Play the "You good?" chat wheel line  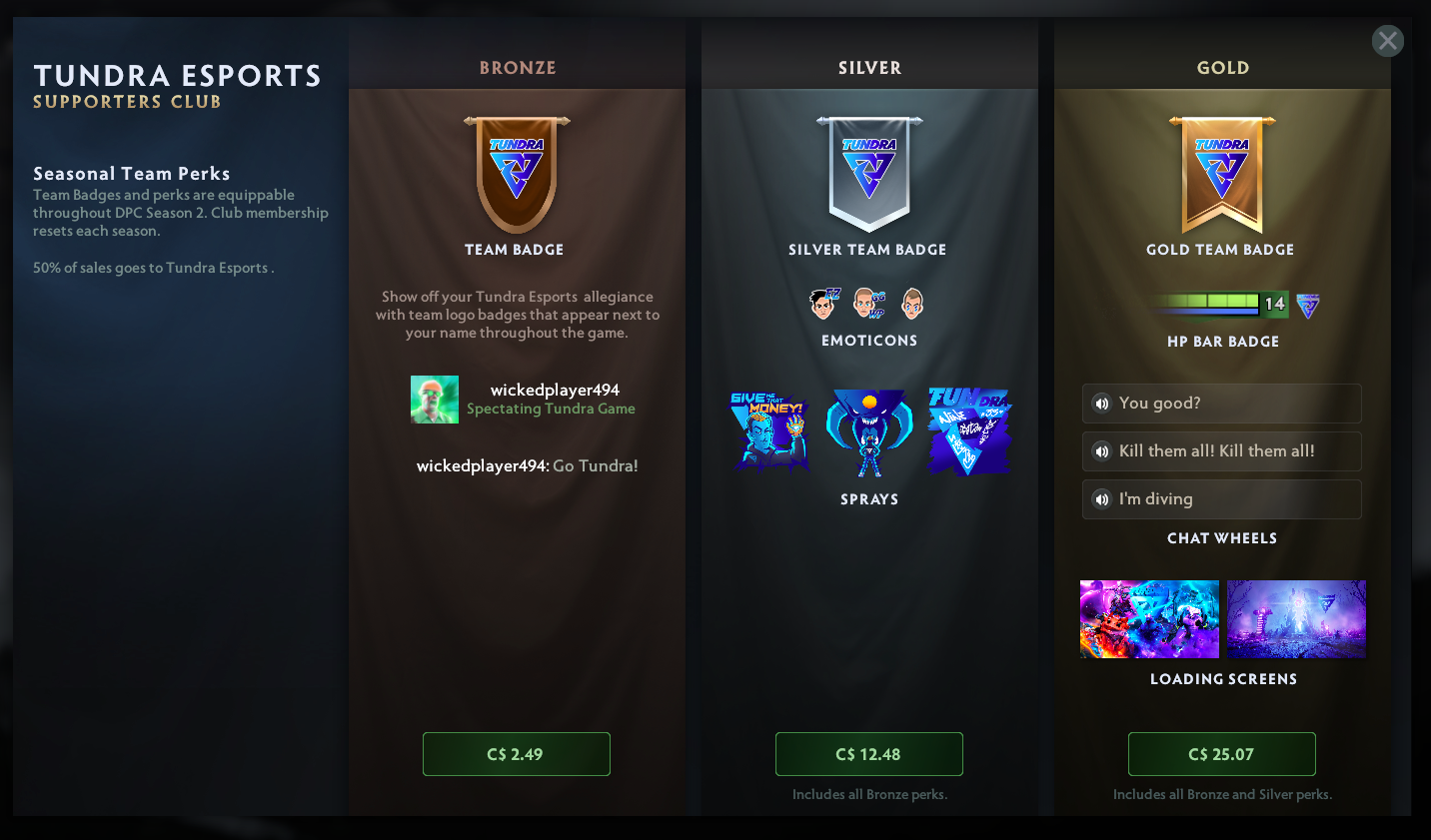pos(1101,404)
